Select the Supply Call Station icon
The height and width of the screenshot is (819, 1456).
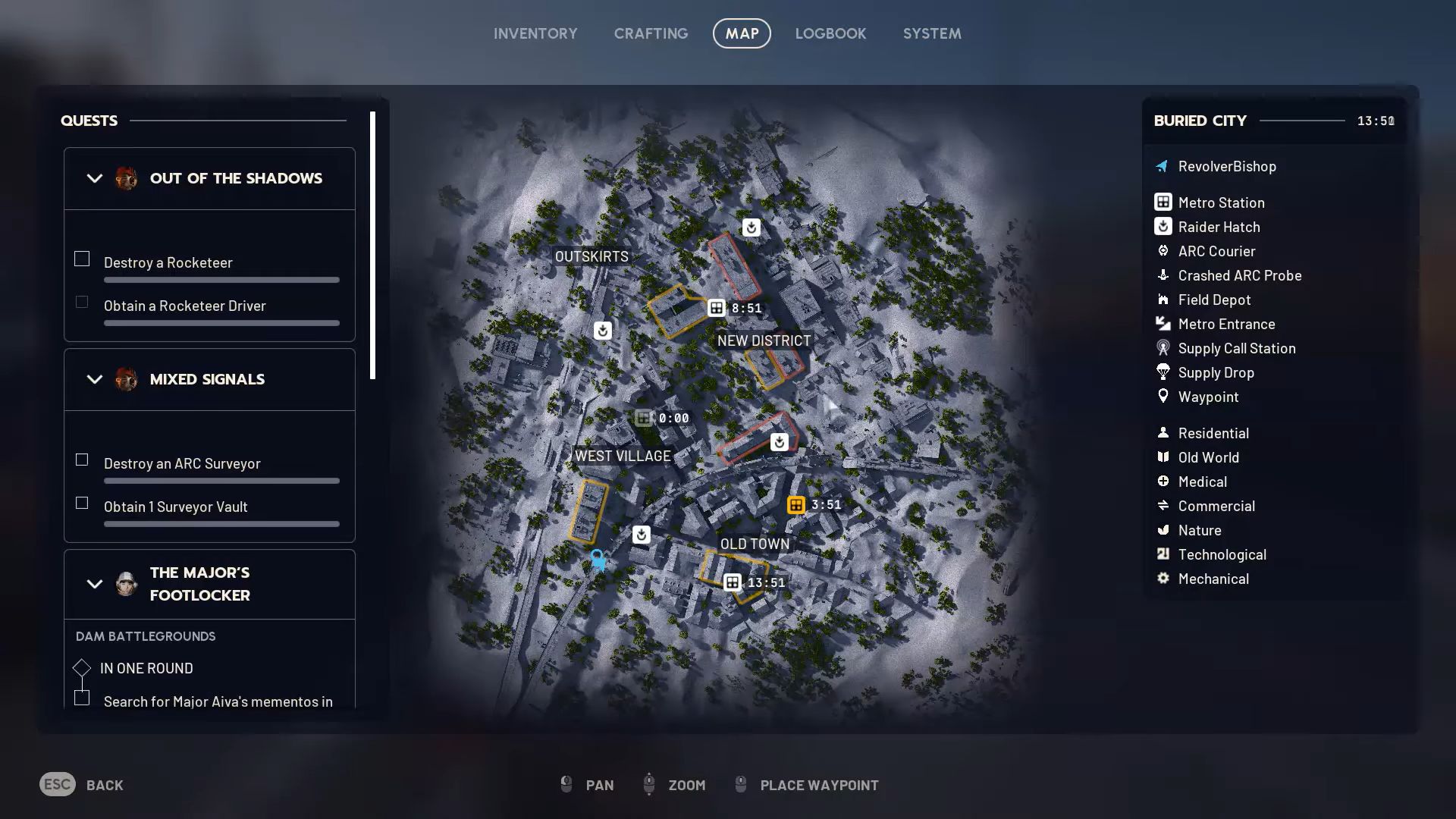[x=1163, y=348]
